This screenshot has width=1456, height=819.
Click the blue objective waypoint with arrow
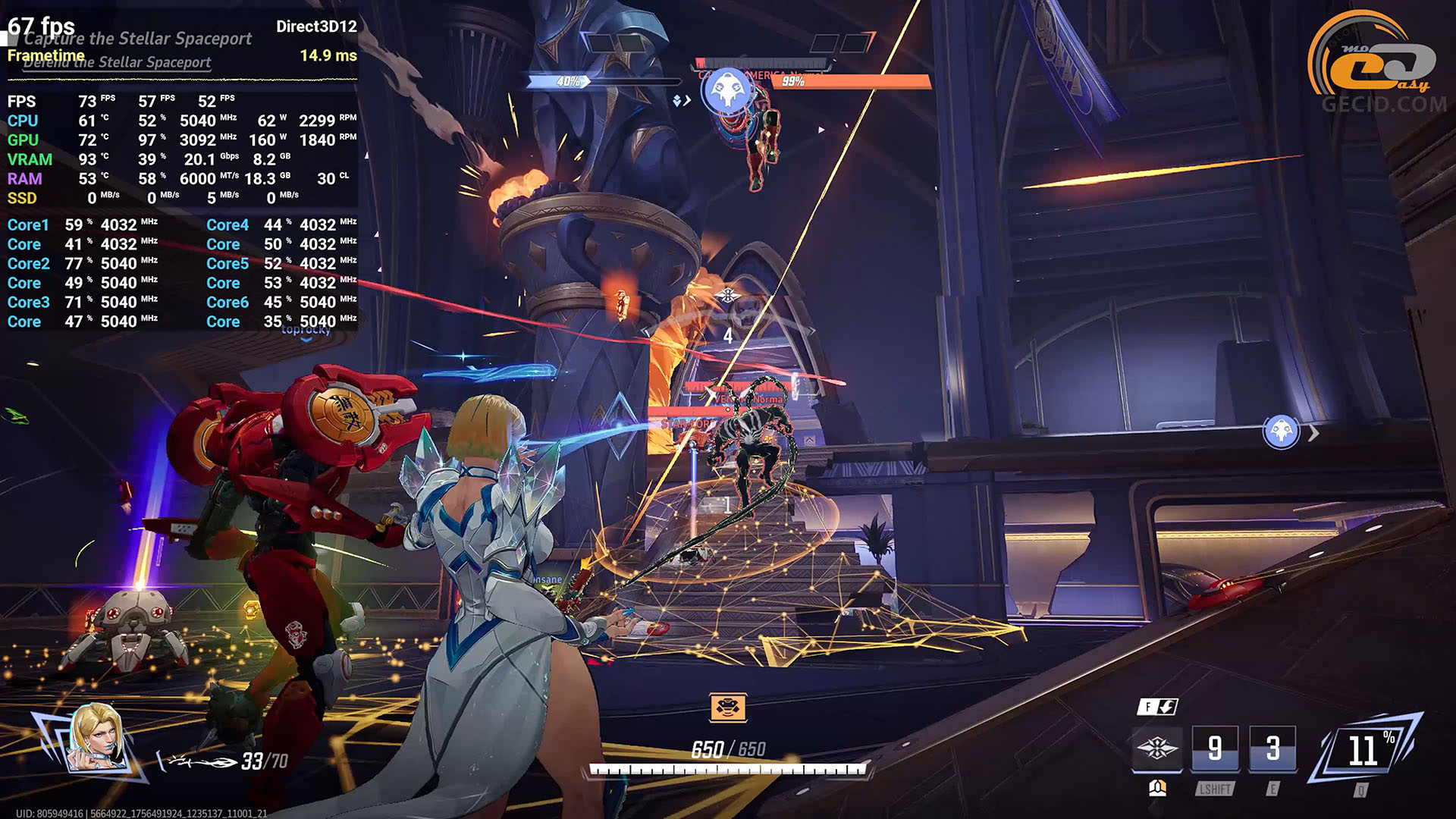(x=1282, y=432)
